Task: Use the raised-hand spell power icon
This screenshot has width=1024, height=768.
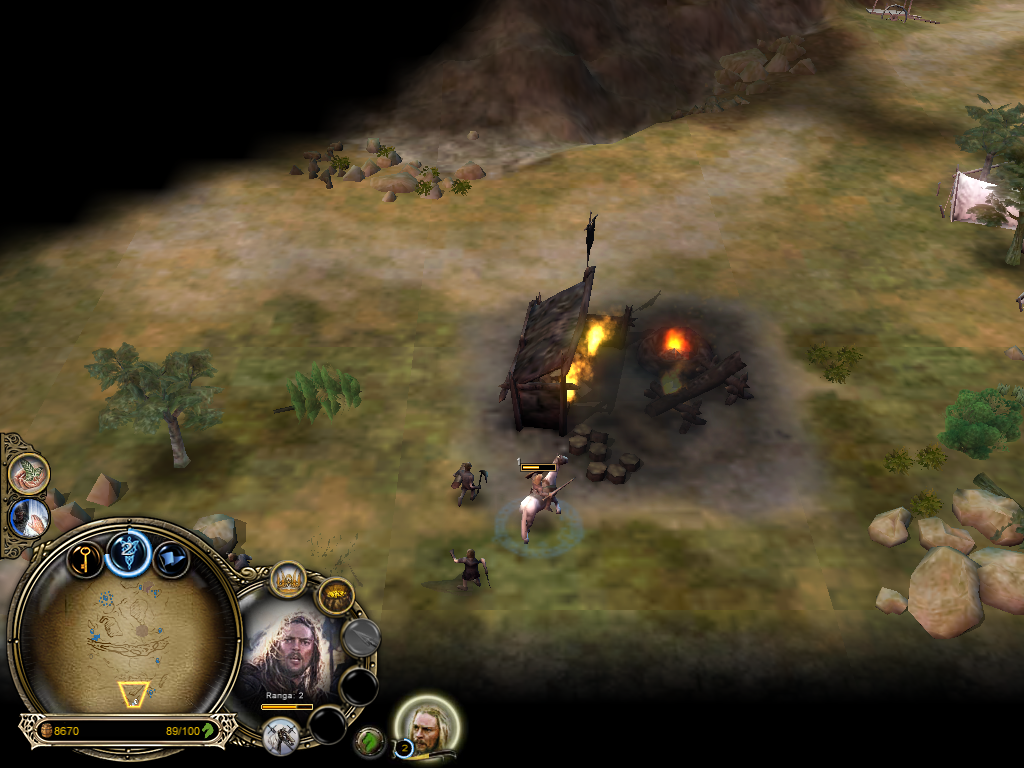Action: pos(29,518)
